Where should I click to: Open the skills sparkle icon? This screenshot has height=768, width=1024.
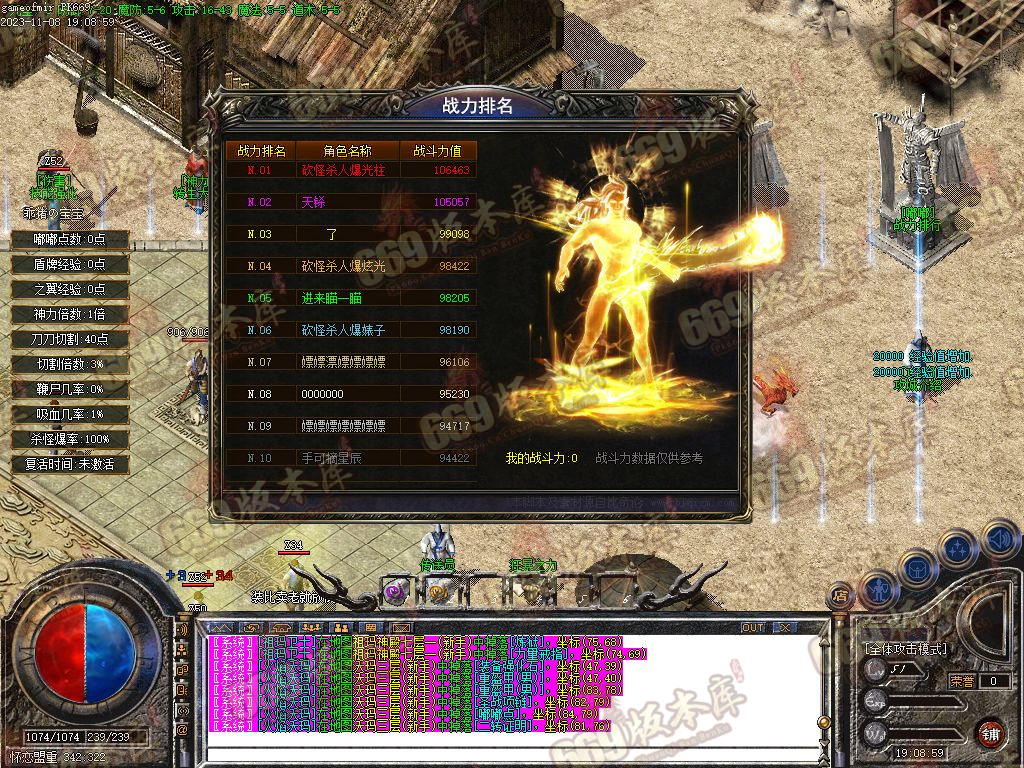pyautogui.click(x=958, y=548)
